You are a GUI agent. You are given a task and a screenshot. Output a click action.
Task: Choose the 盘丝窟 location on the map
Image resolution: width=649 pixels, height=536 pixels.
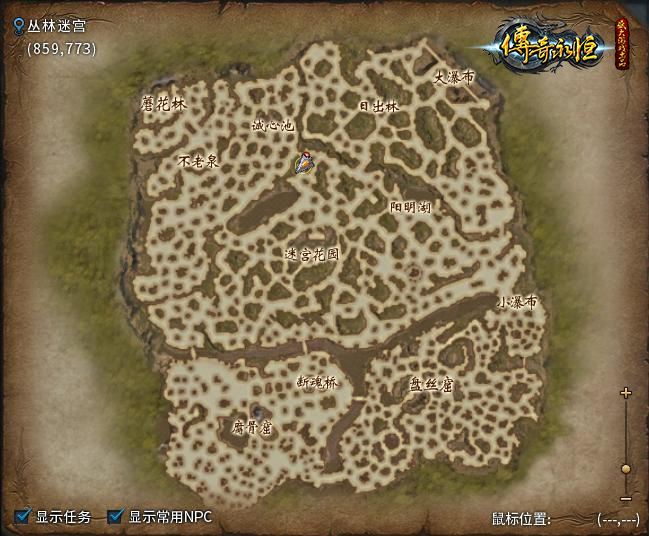coord(430,383)
